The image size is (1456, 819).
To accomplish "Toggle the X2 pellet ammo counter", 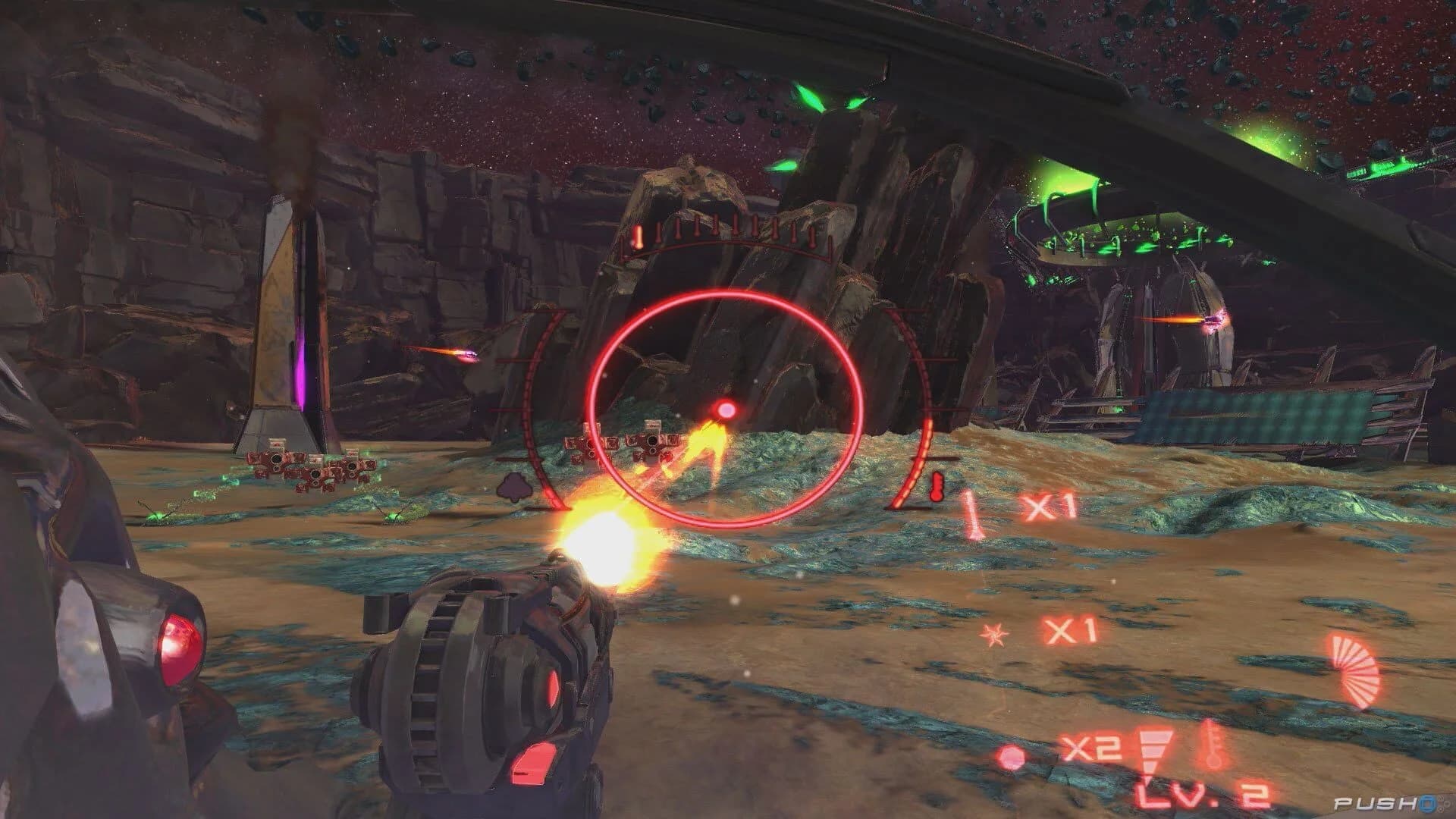I will click(1093, 747).
